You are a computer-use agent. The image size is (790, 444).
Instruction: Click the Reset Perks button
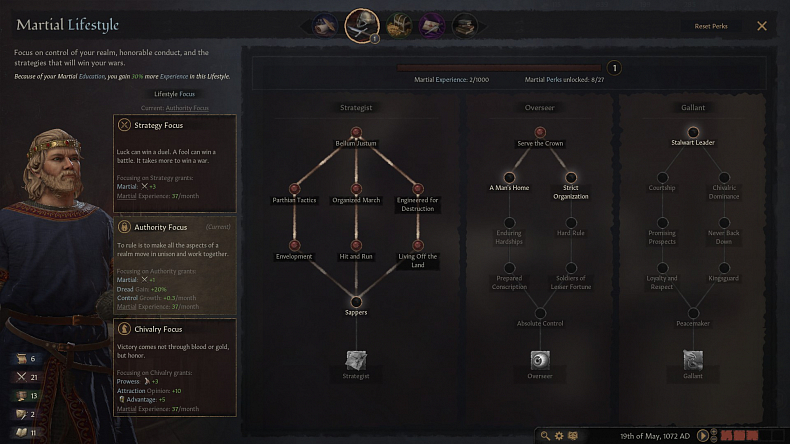[x=711, y=26]
